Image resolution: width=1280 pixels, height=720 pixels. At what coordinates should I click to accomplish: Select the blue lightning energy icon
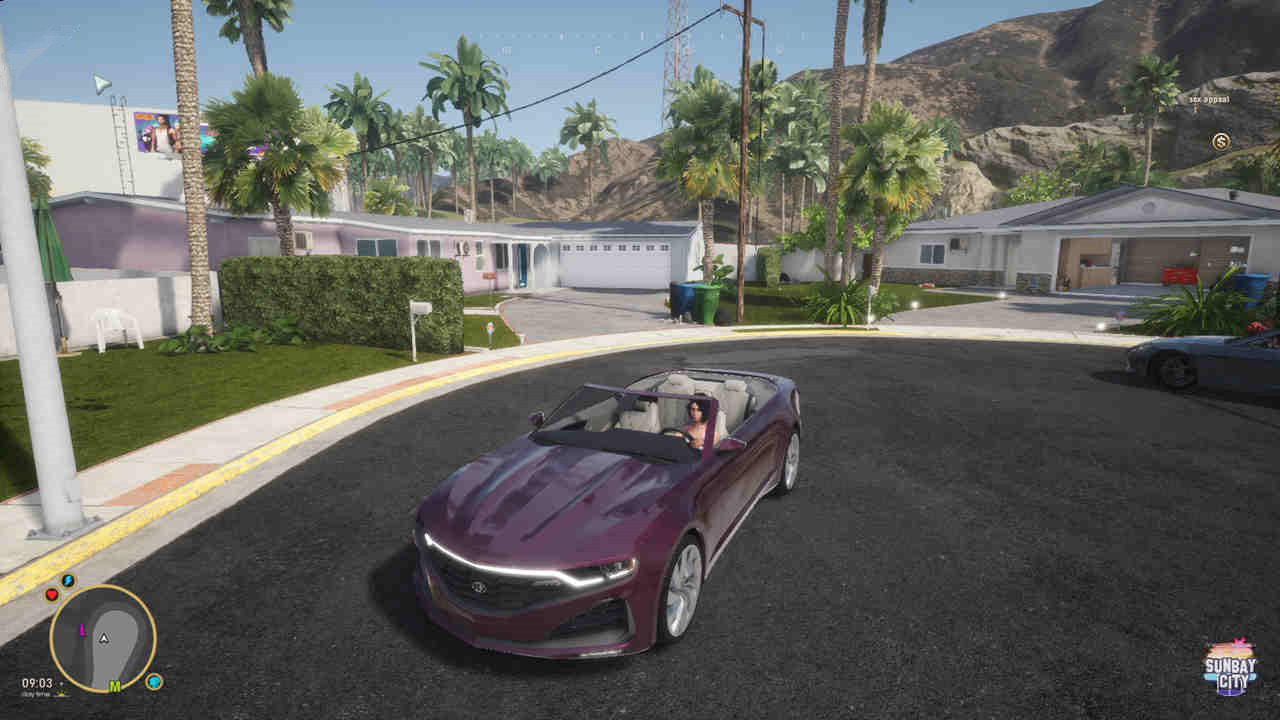pyautogui.click(x=68, y=580)
